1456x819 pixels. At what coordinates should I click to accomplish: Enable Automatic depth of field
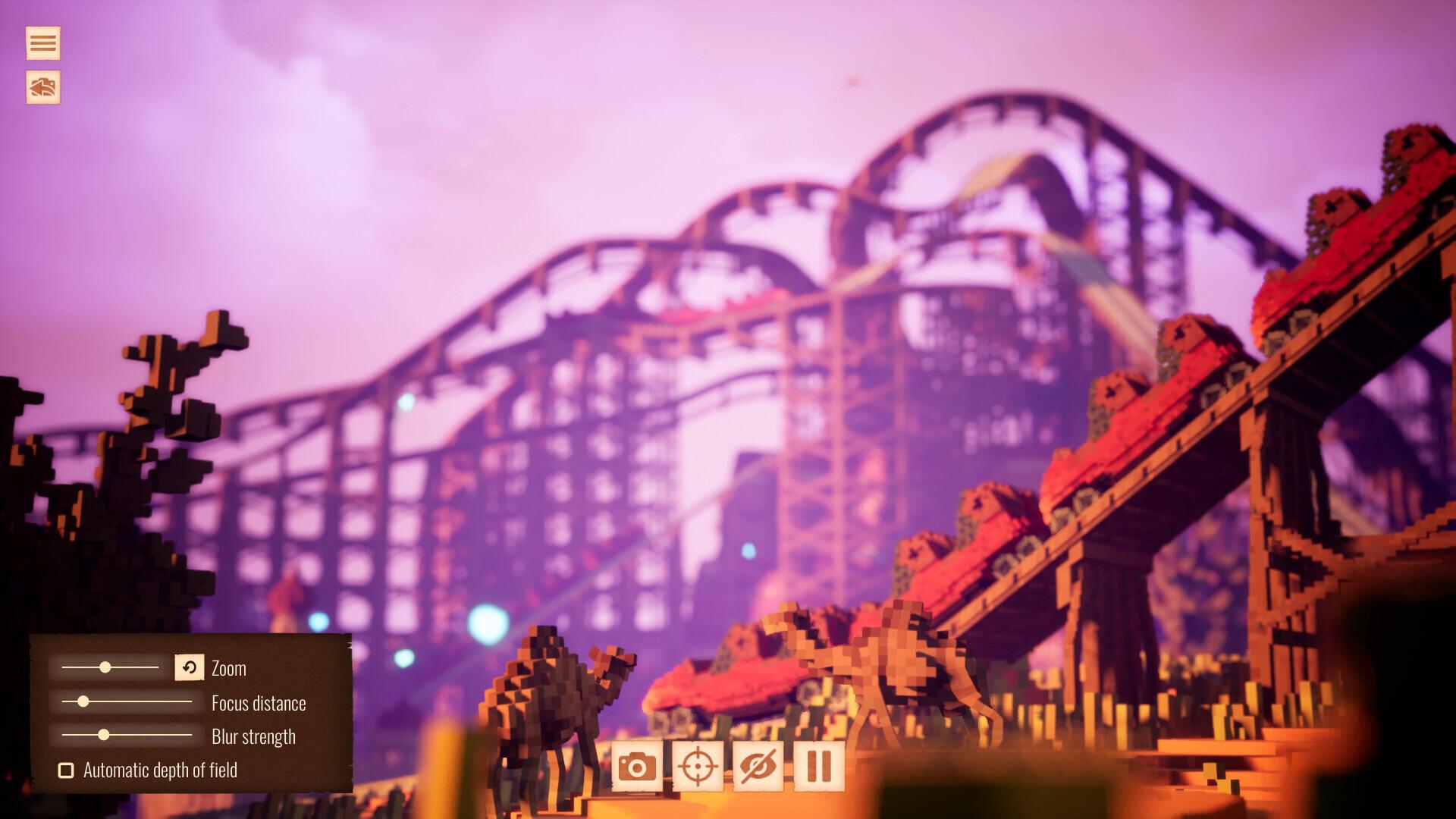click(x=66, y=770)
